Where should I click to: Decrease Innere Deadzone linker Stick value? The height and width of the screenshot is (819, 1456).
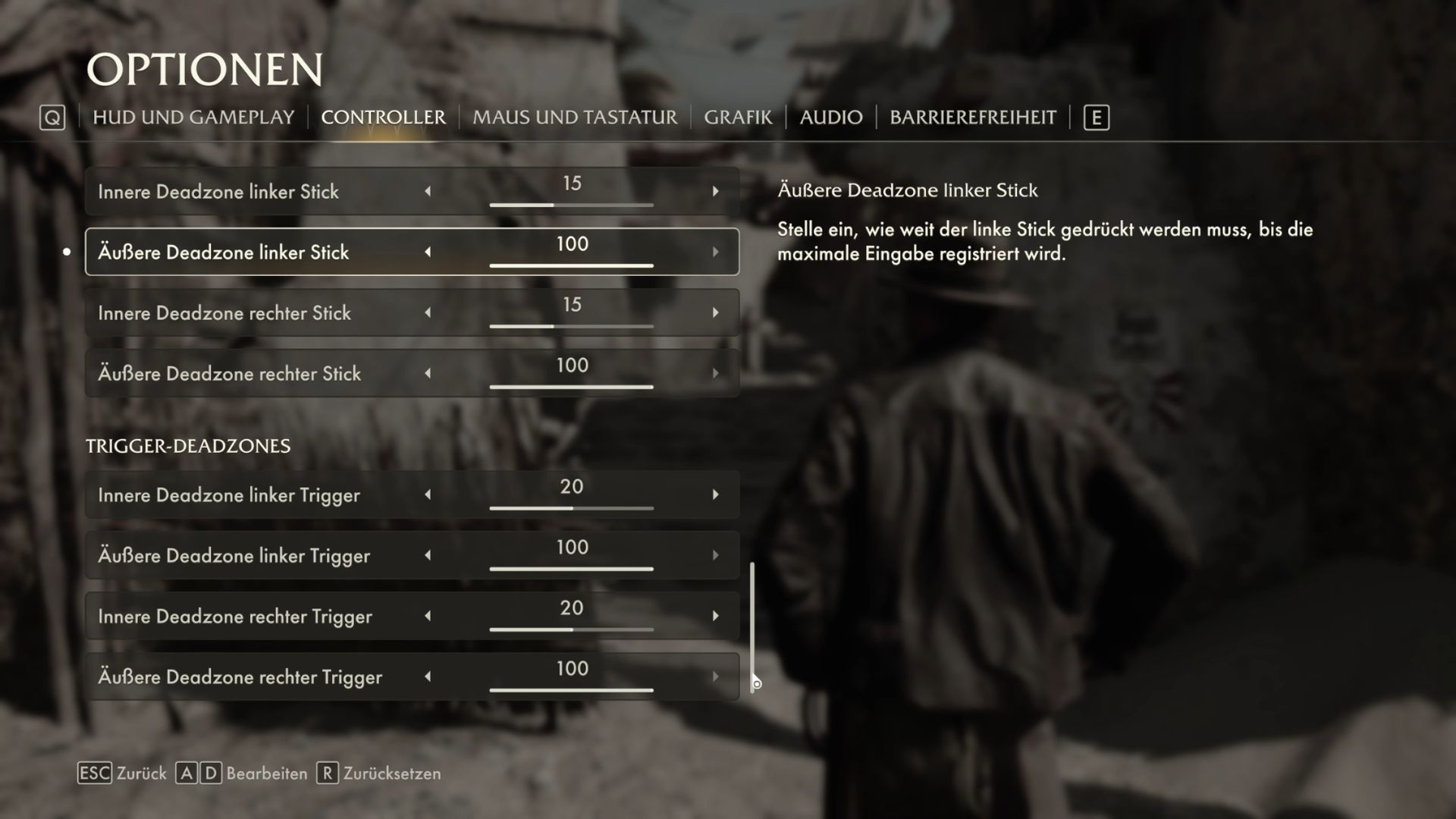tap(428, 192)
